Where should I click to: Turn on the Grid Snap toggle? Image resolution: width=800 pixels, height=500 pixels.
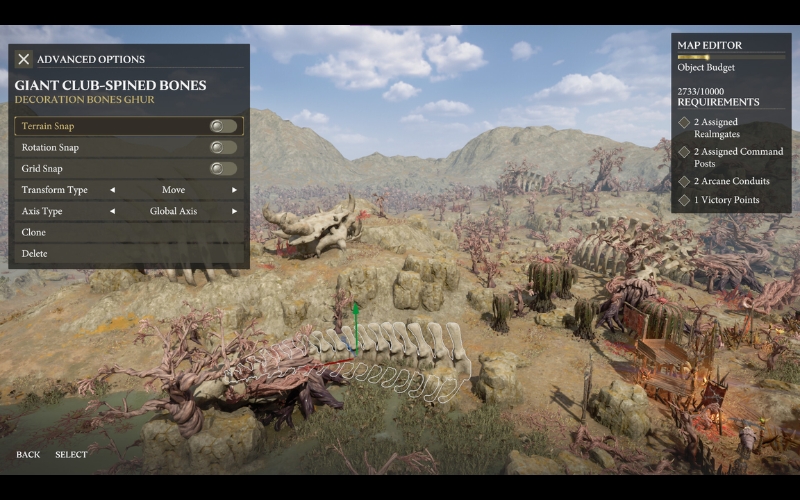223,168
